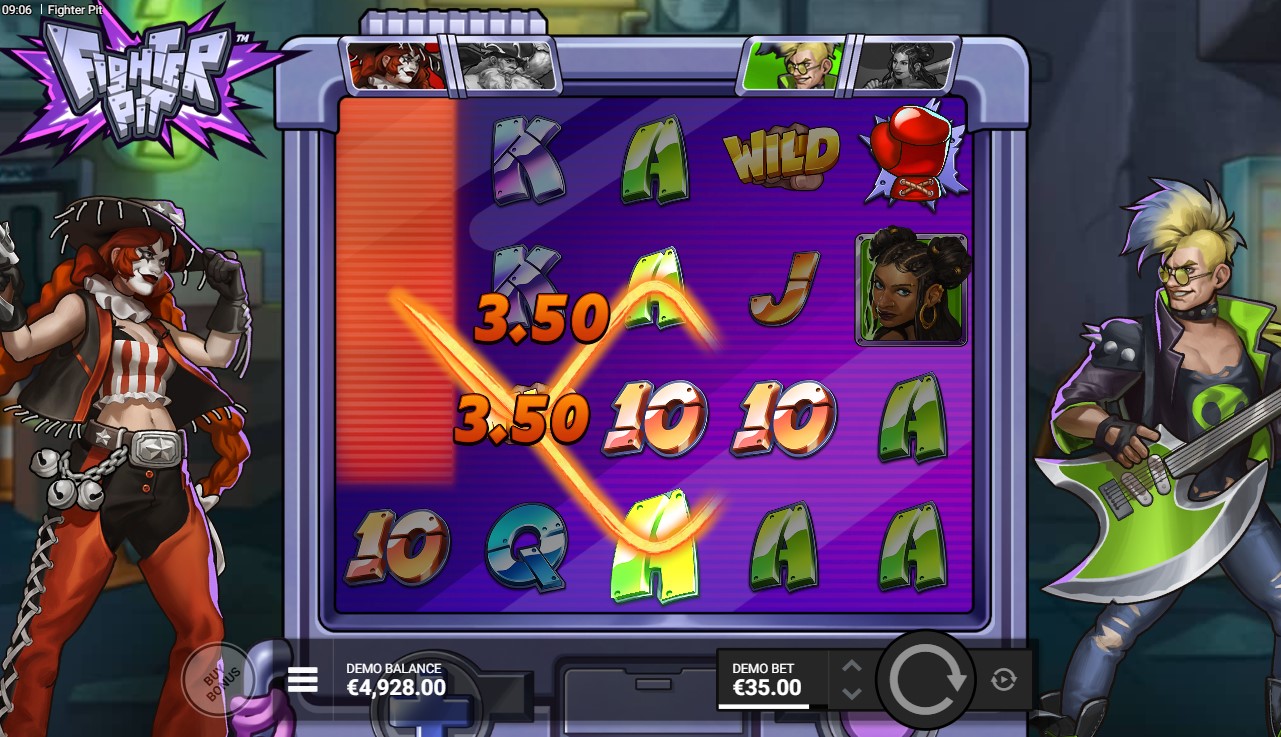Open the hamburger menu
Screen dimensions: 1281x737
[x=302, y=680]
